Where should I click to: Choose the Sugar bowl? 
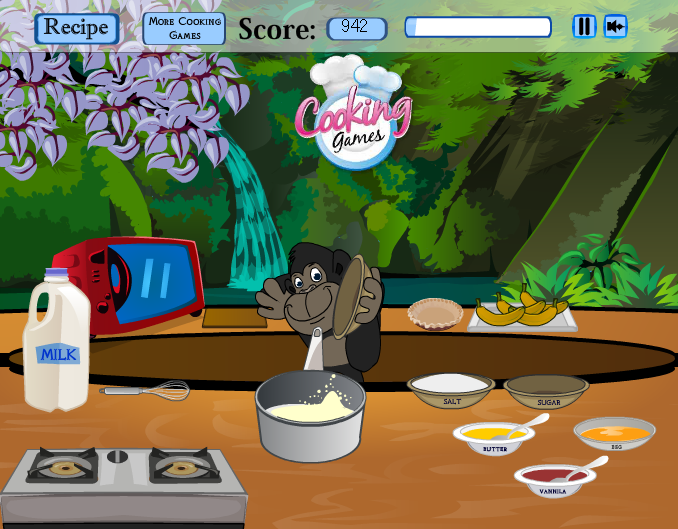pos(547,390)
